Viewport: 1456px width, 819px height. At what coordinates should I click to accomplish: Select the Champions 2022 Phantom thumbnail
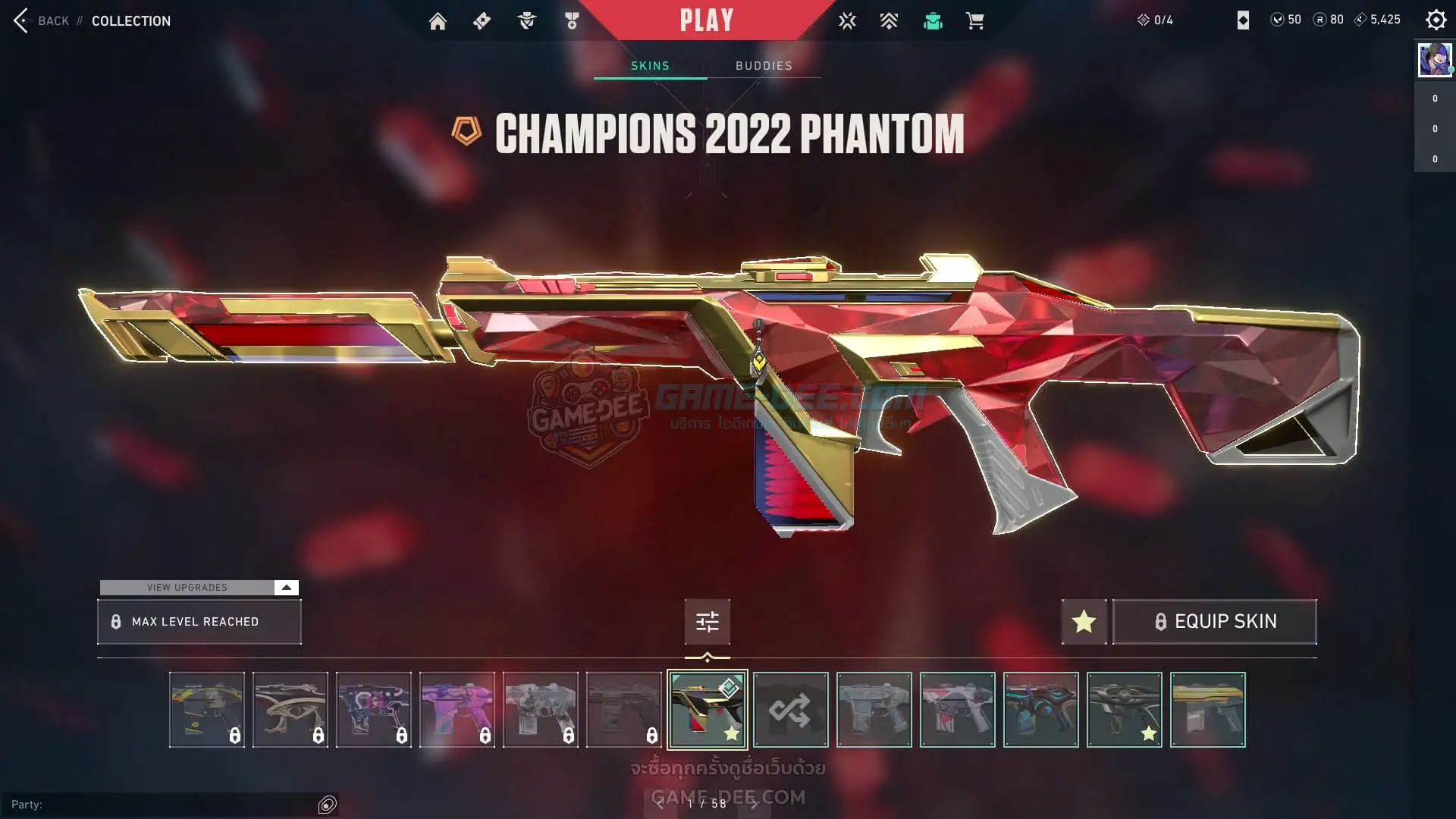coord(707,710)
